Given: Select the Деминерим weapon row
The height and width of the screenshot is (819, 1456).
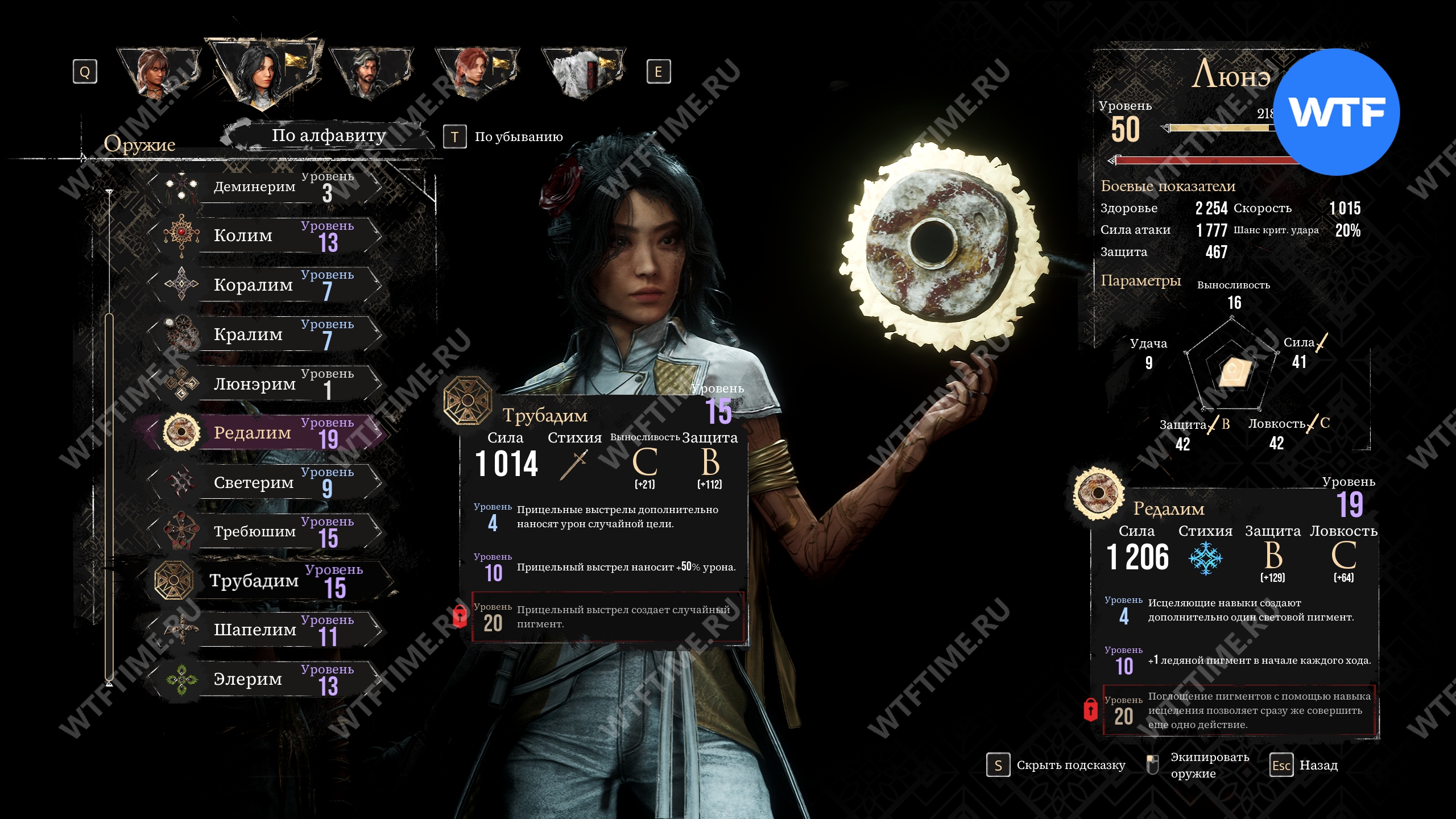Looking at the screenshot, I should [x=263, y=187].
